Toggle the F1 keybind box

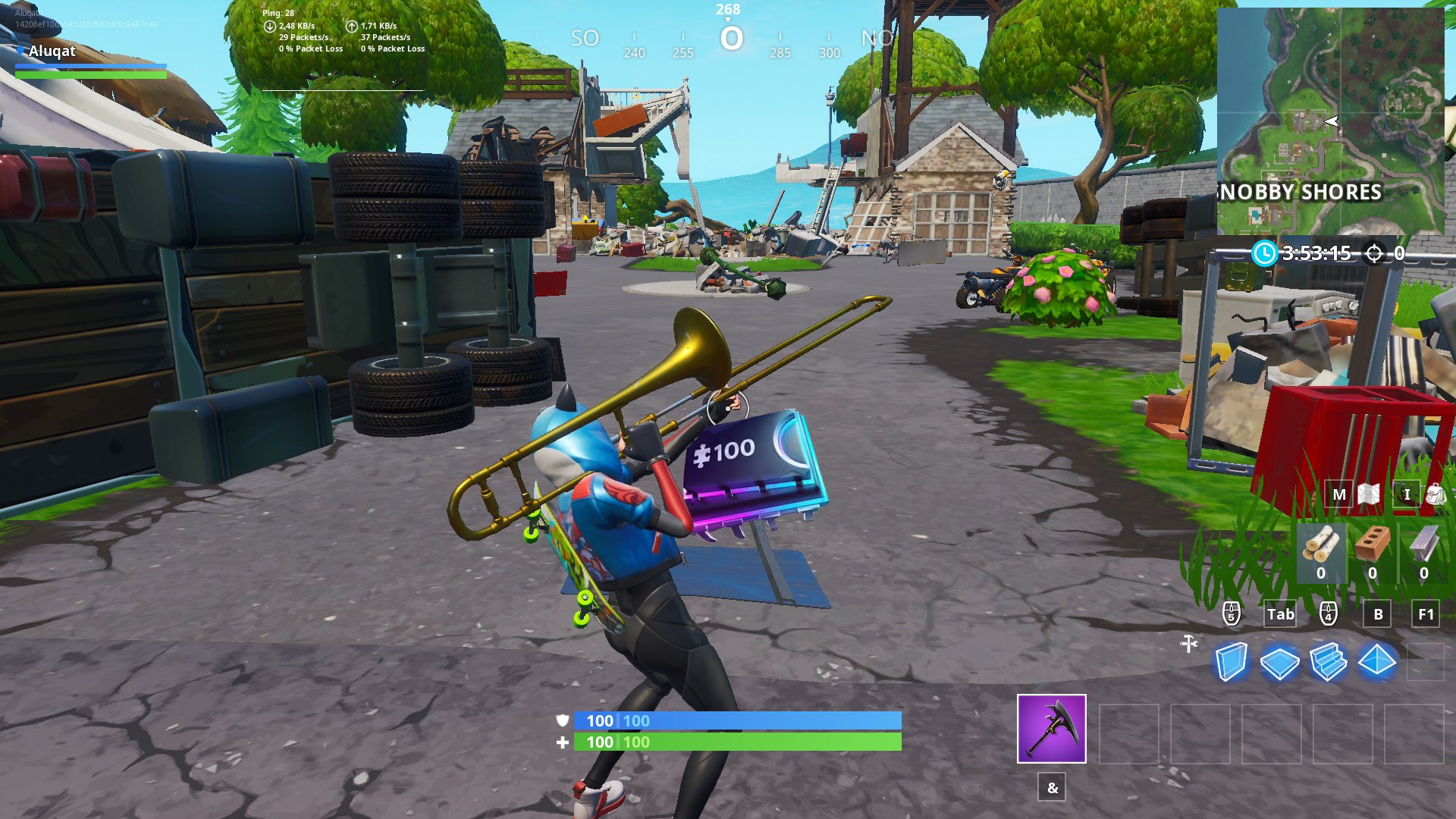(x=1426, y=615)
